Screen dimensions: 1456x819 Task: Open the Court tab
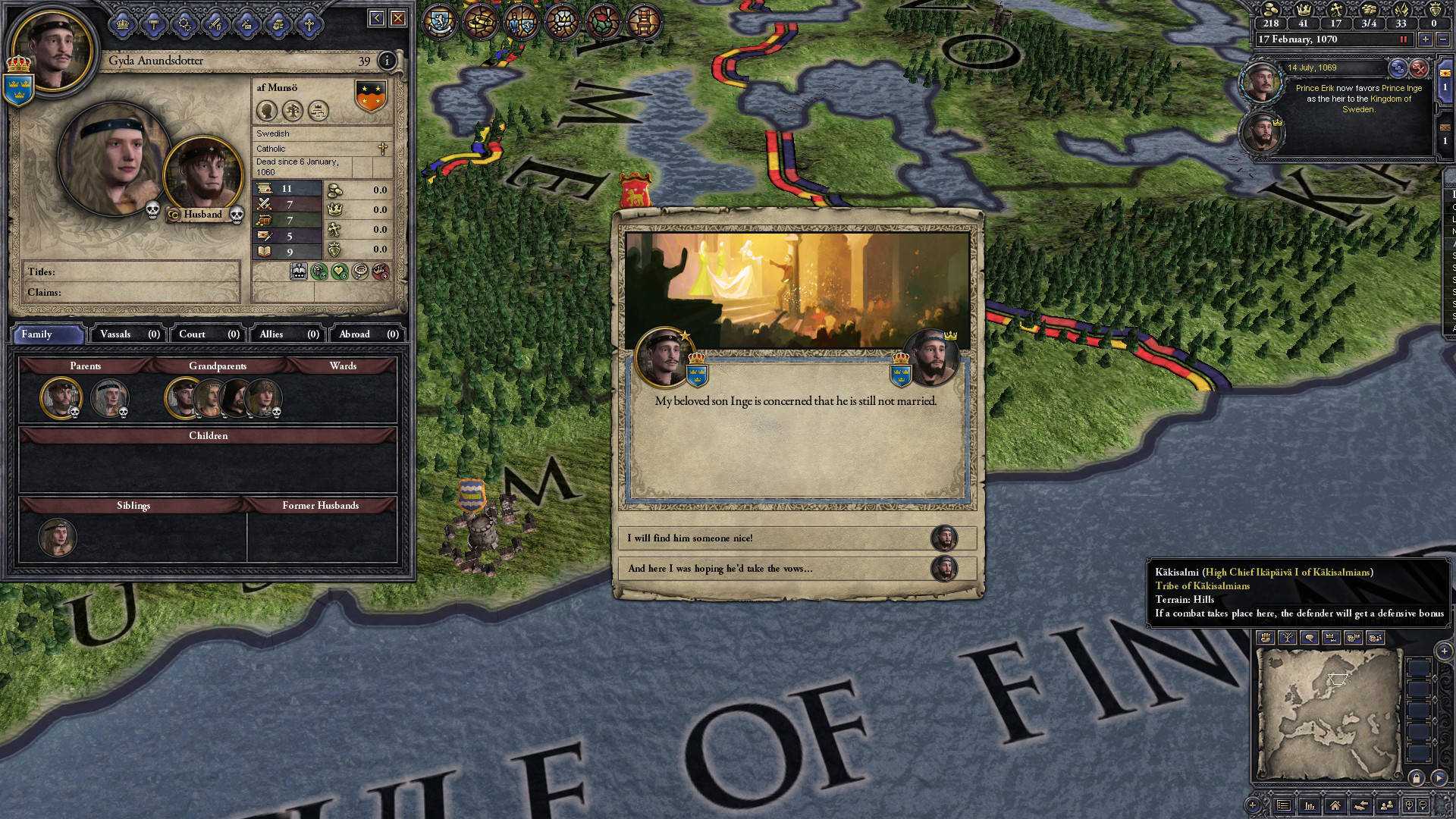click(209, 334)
